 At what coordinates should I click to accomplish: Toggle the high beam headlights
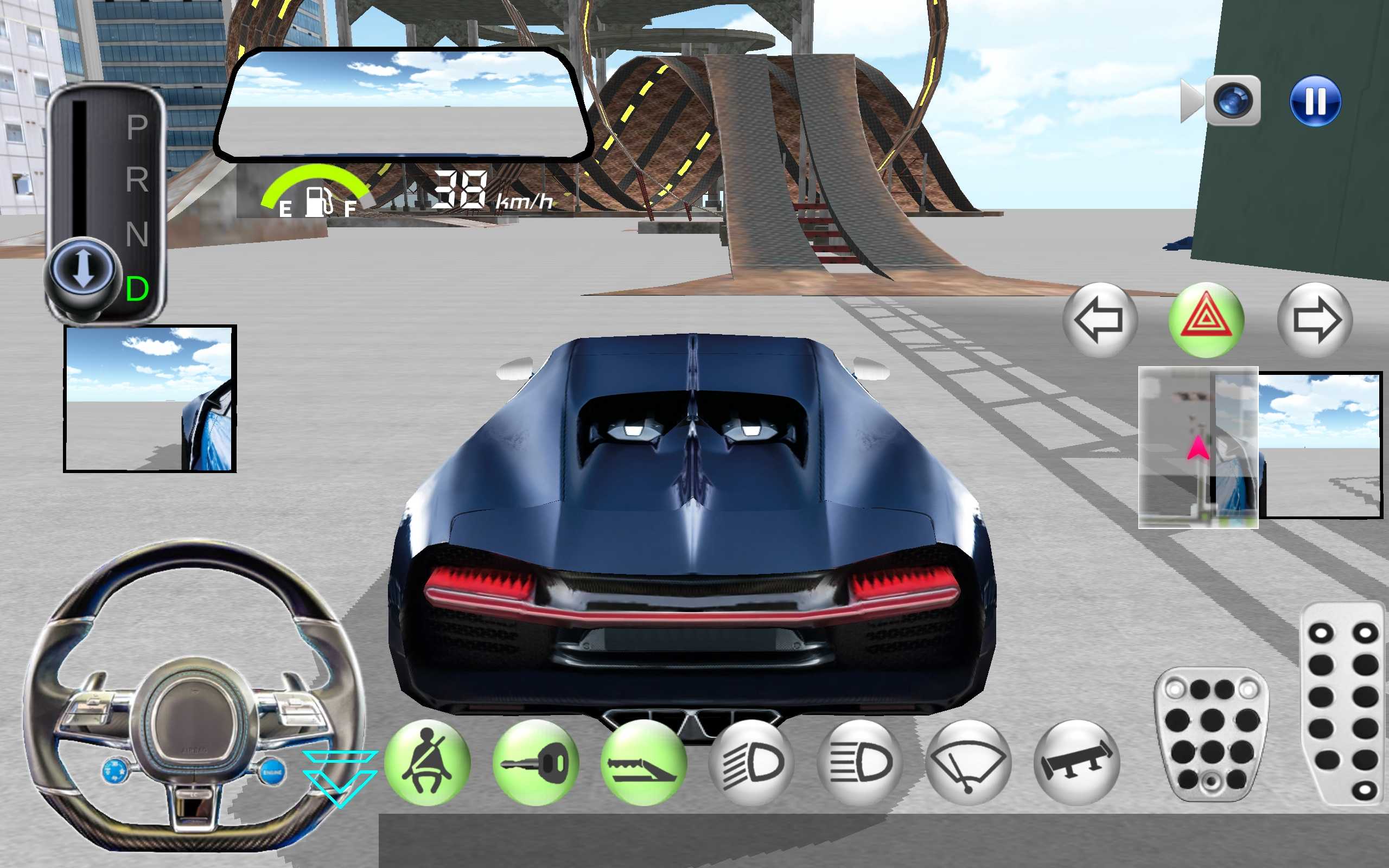pos(859,763)
